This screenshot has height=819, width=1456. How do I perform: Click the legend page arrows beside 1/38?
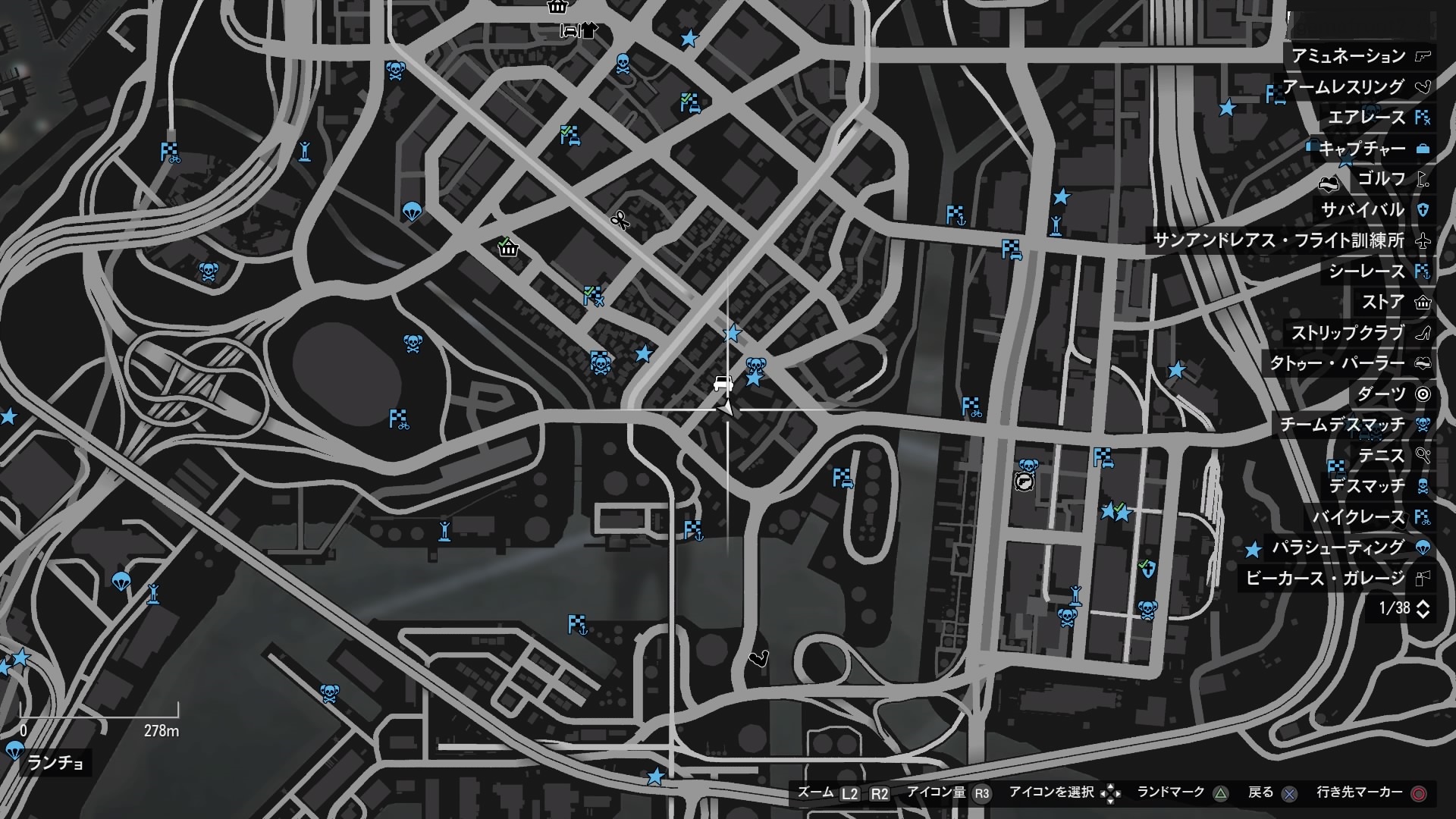1423,608
